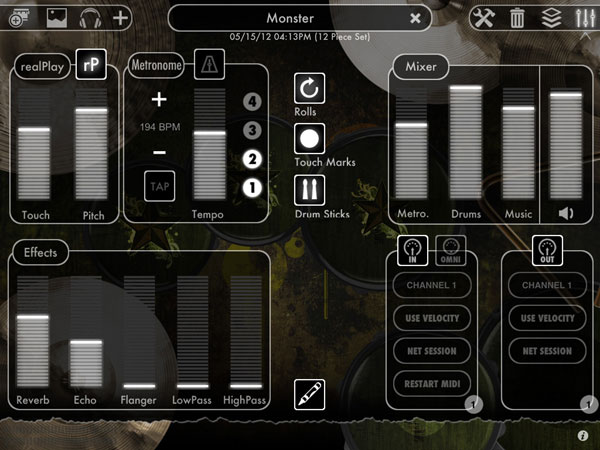Viewport: 600px width, 450px height.
Task: Toggle the Drum Sticks option
Action: pyautogui.click(x=309, y=190)
